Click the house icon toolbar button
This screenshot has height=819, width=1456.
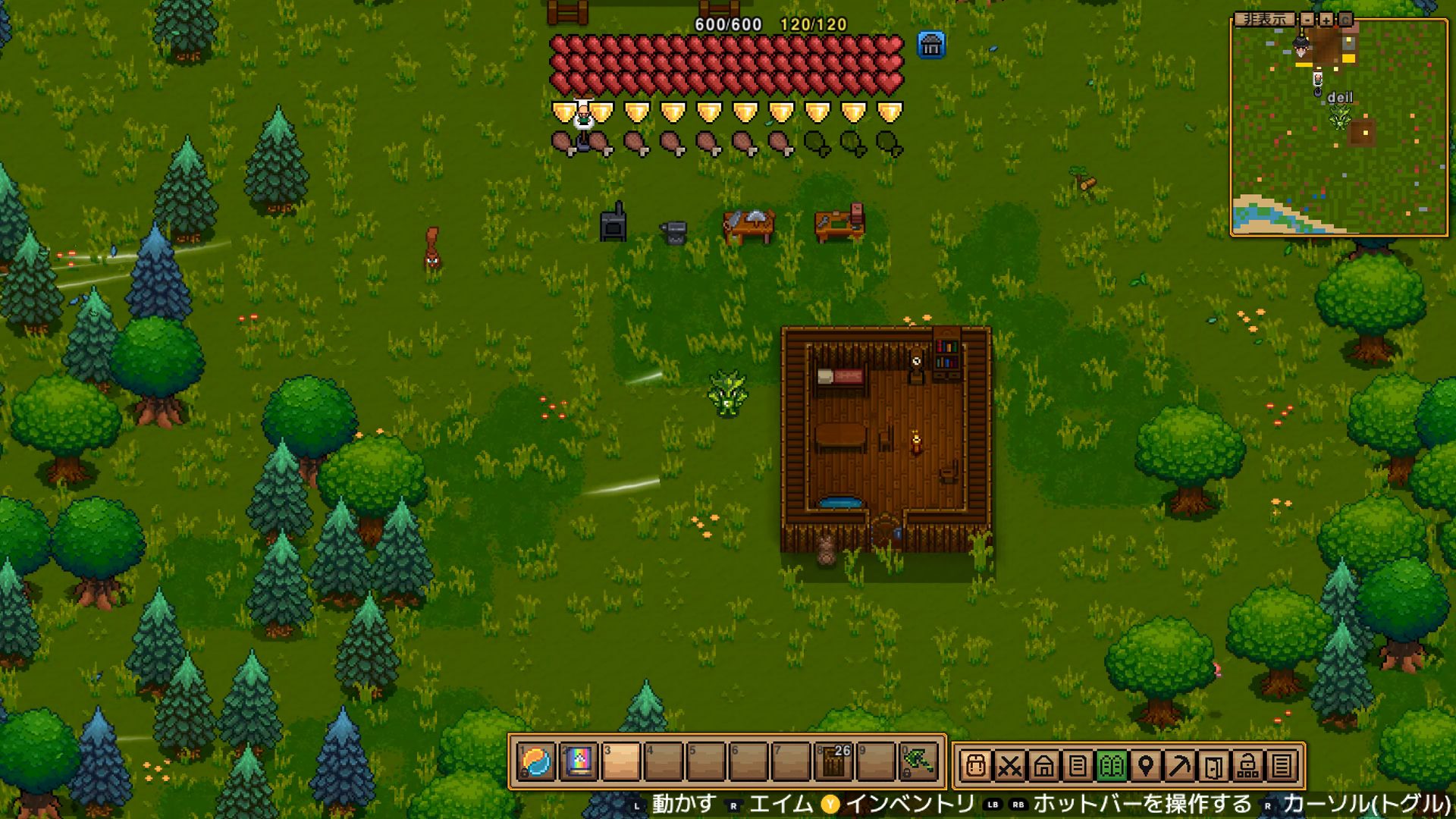(1043, 766)
